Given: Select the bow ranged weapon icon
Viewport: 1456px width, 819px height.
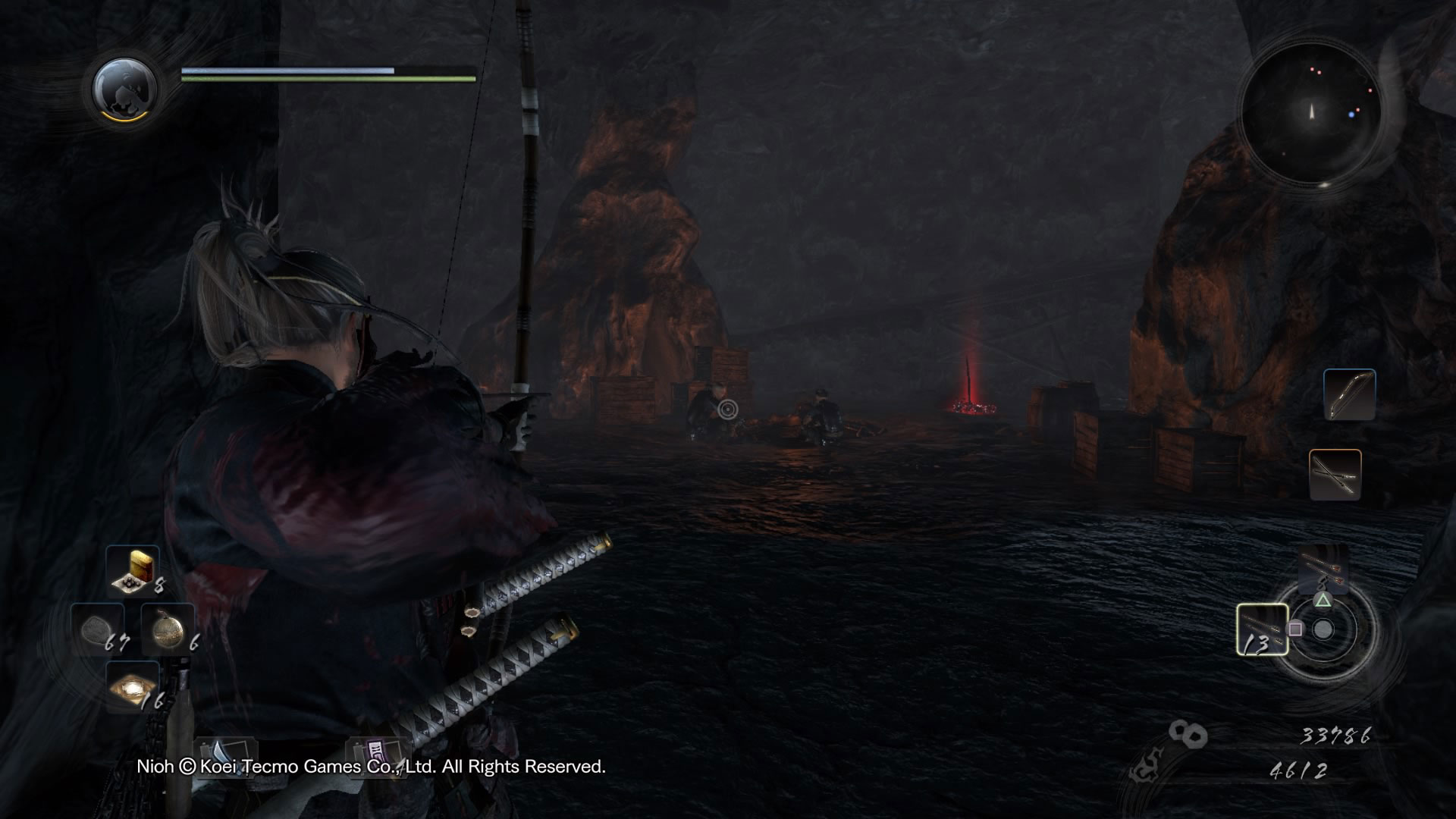Looking at the screenshot, I should pos(1349,395).
